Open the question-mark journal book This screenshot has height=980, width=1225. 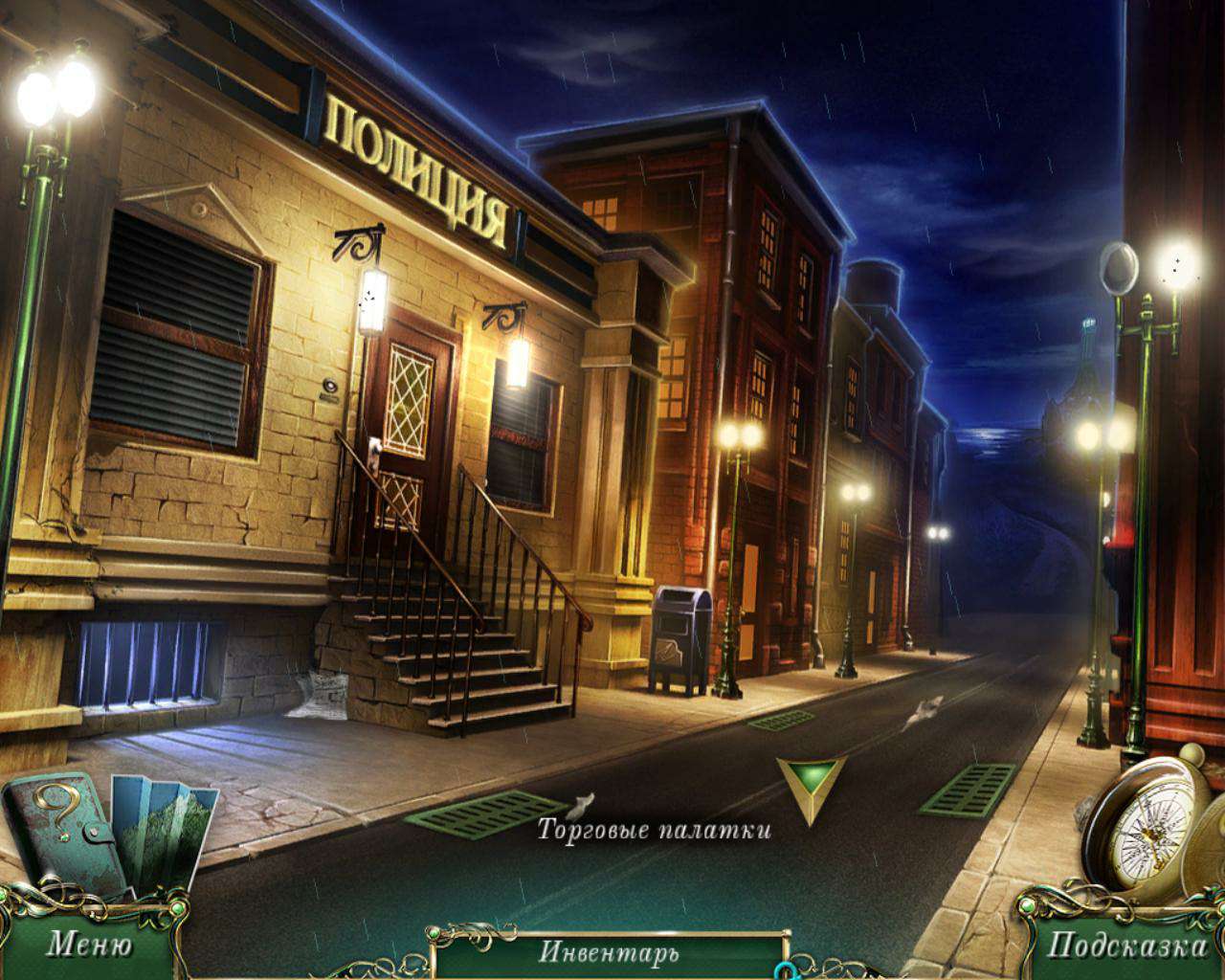[x=59, y=827]
